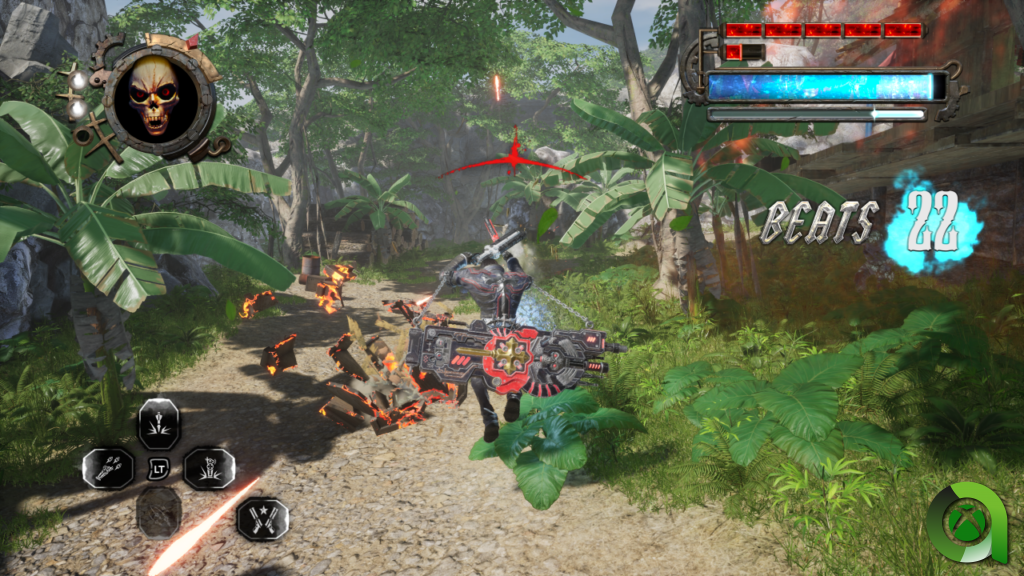The image size is (1024, 576).
Task: Select the skull portrait in the round frame
Action: [x=153, y=96]
